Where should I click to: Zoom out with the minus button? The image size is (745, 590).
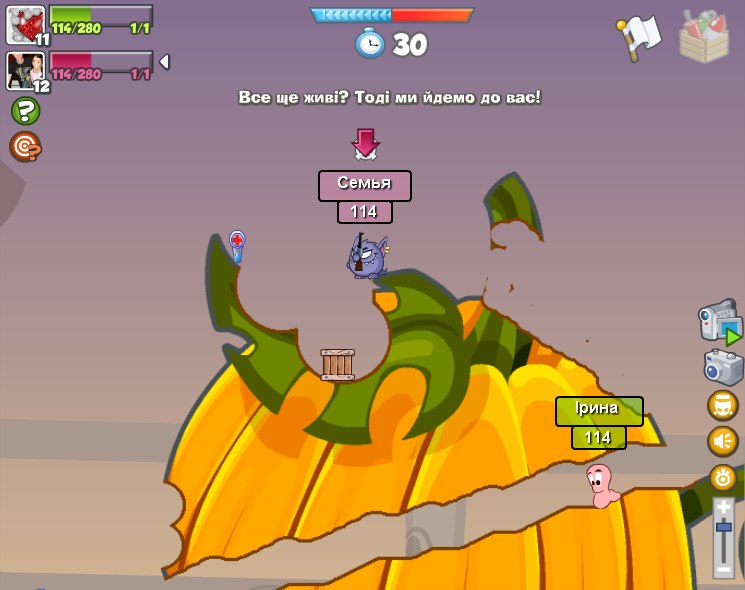pos(723,568)
